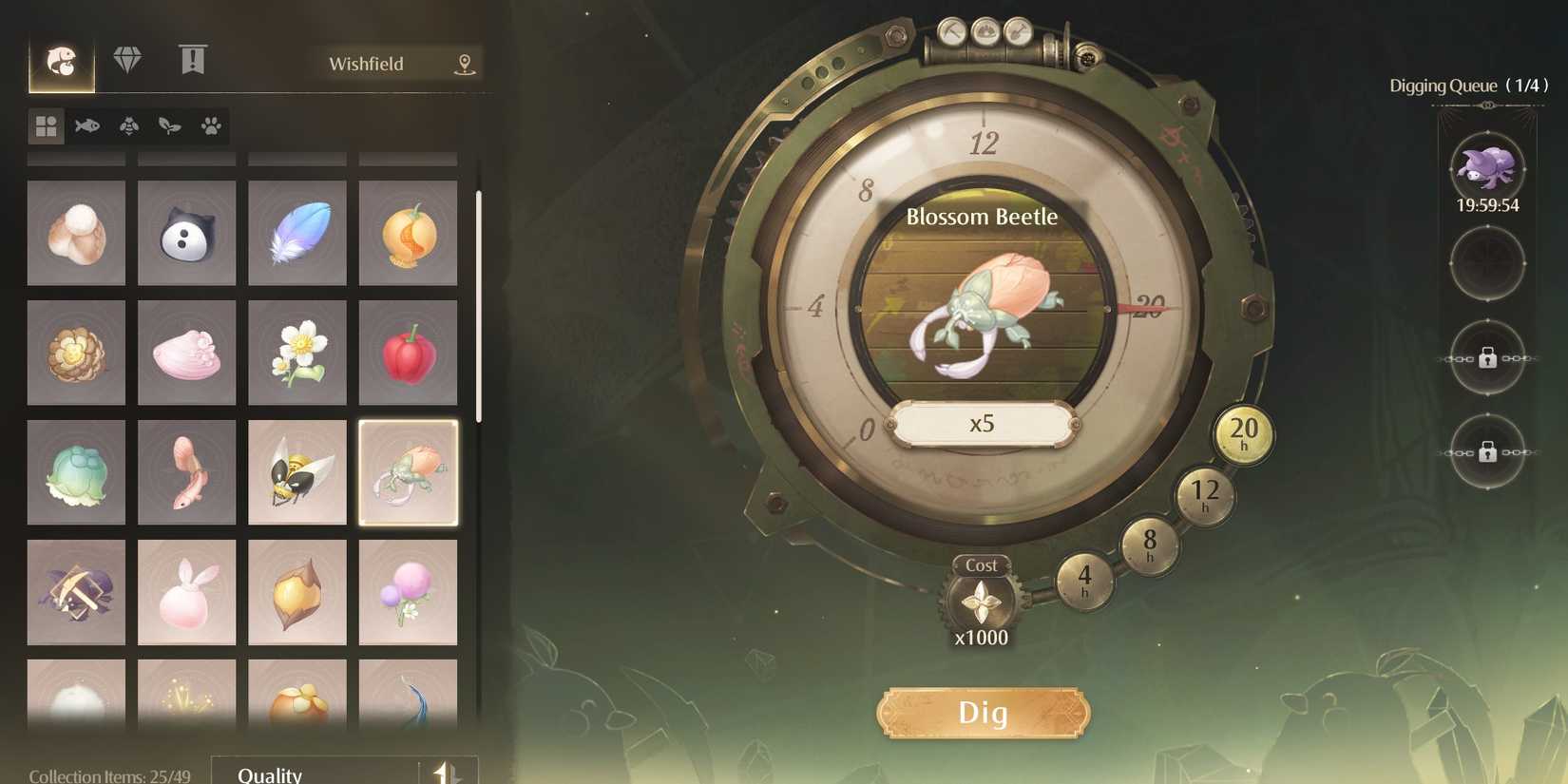Select the Blossom Beetle thumbnail
1568x784 pixels.
[x=409, y=471]
